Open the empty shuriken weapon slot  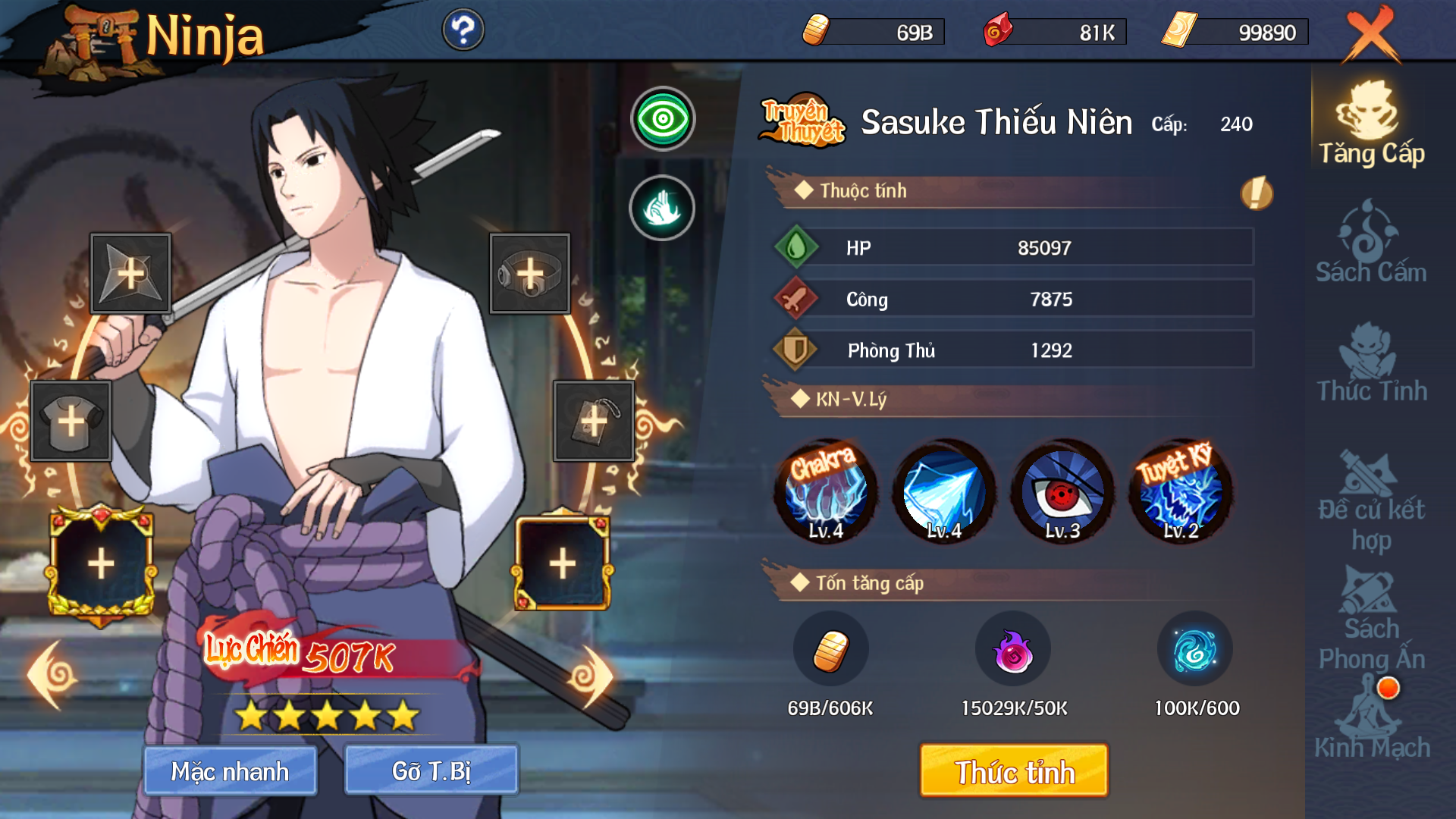pos(130,274)
